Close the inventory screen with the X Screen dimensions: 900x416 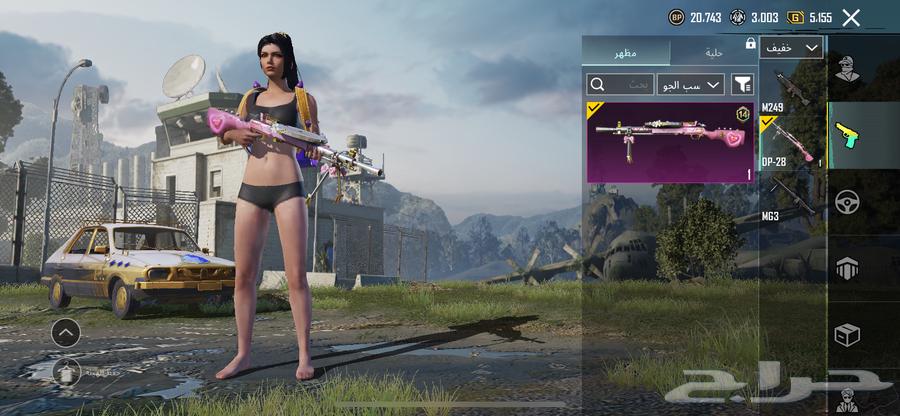pos(851,17)
